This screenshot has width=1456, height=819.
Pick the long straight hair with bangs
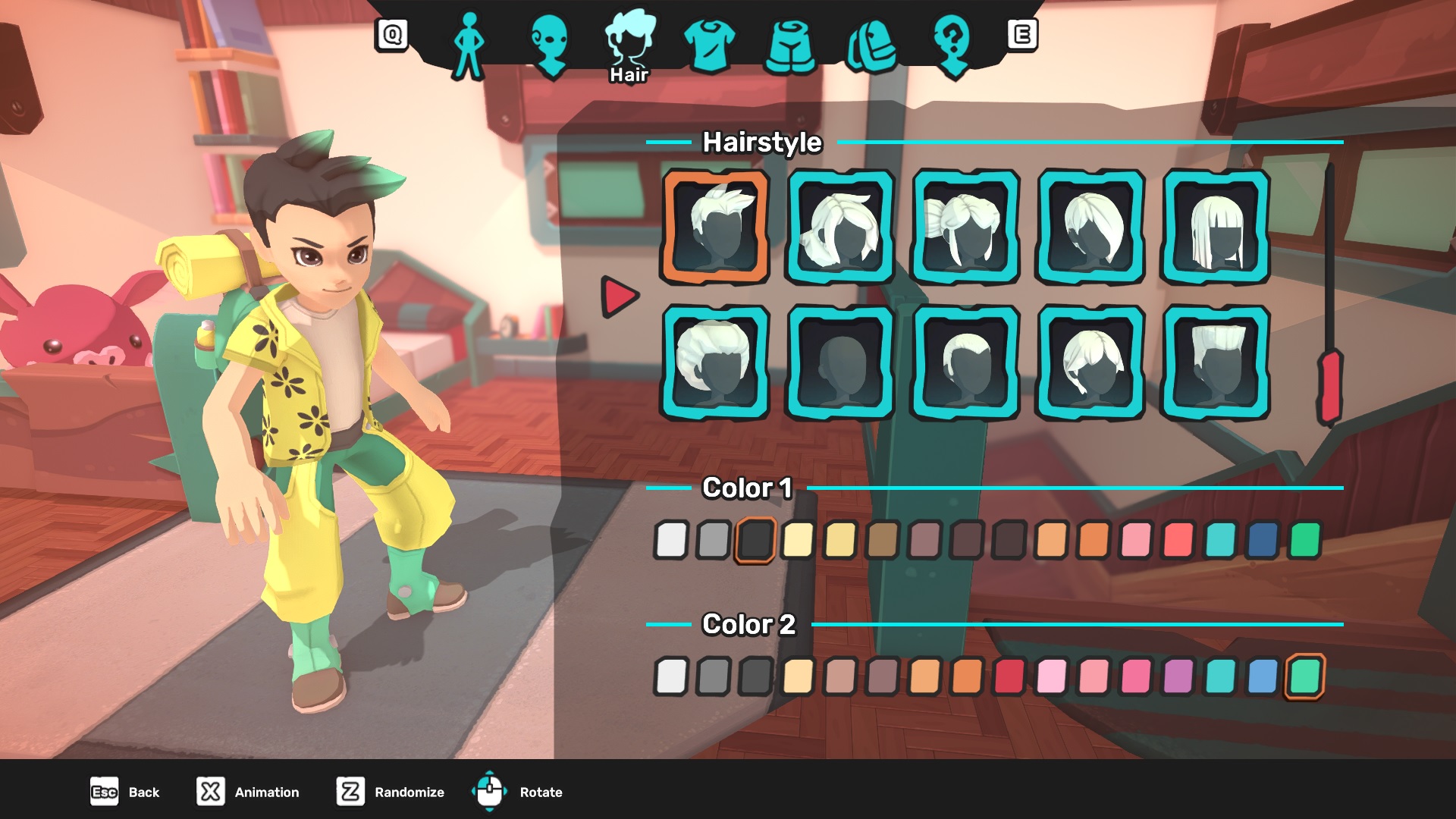point(1216,227)
